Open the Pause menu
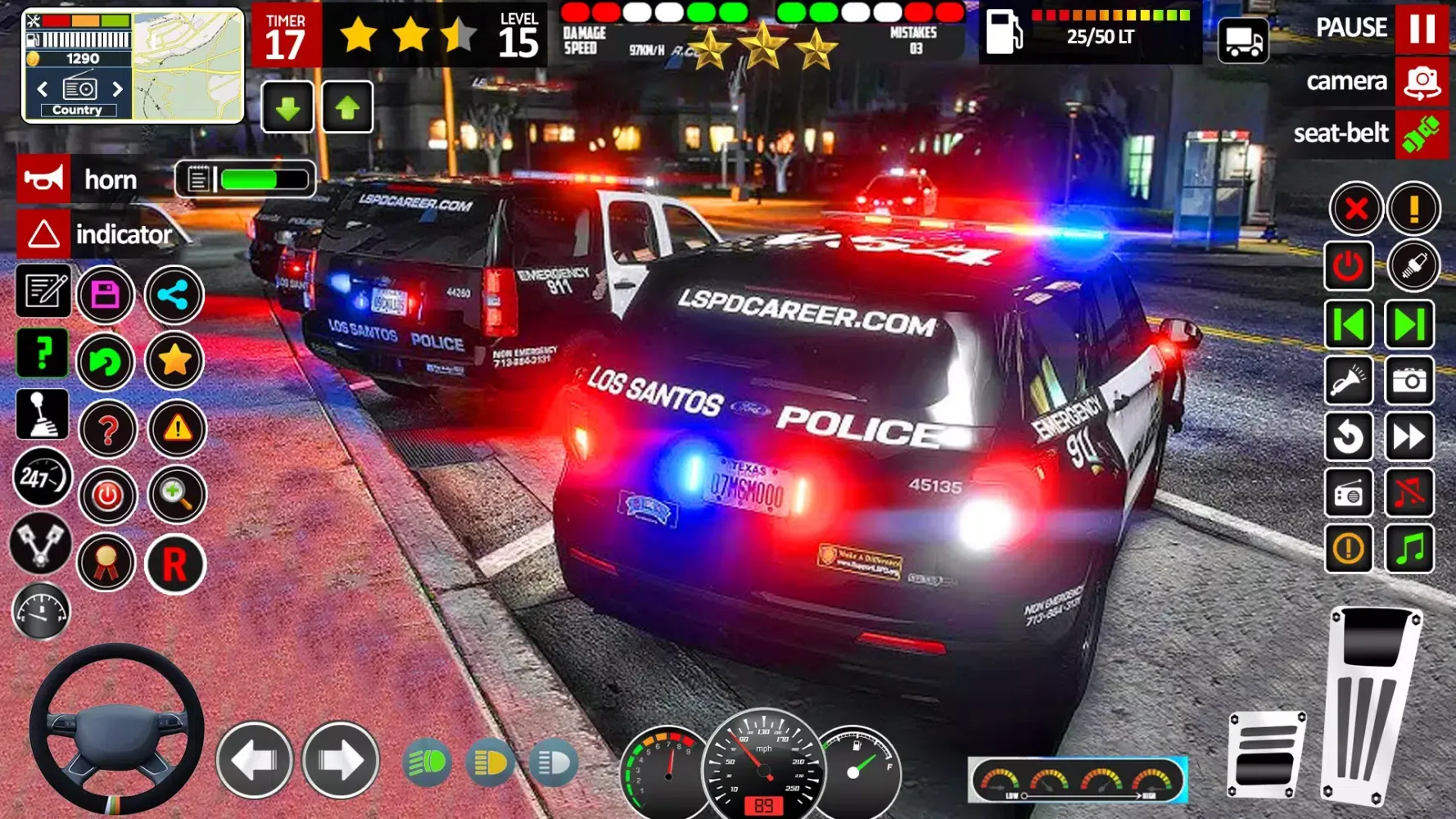 (1416, 28)
